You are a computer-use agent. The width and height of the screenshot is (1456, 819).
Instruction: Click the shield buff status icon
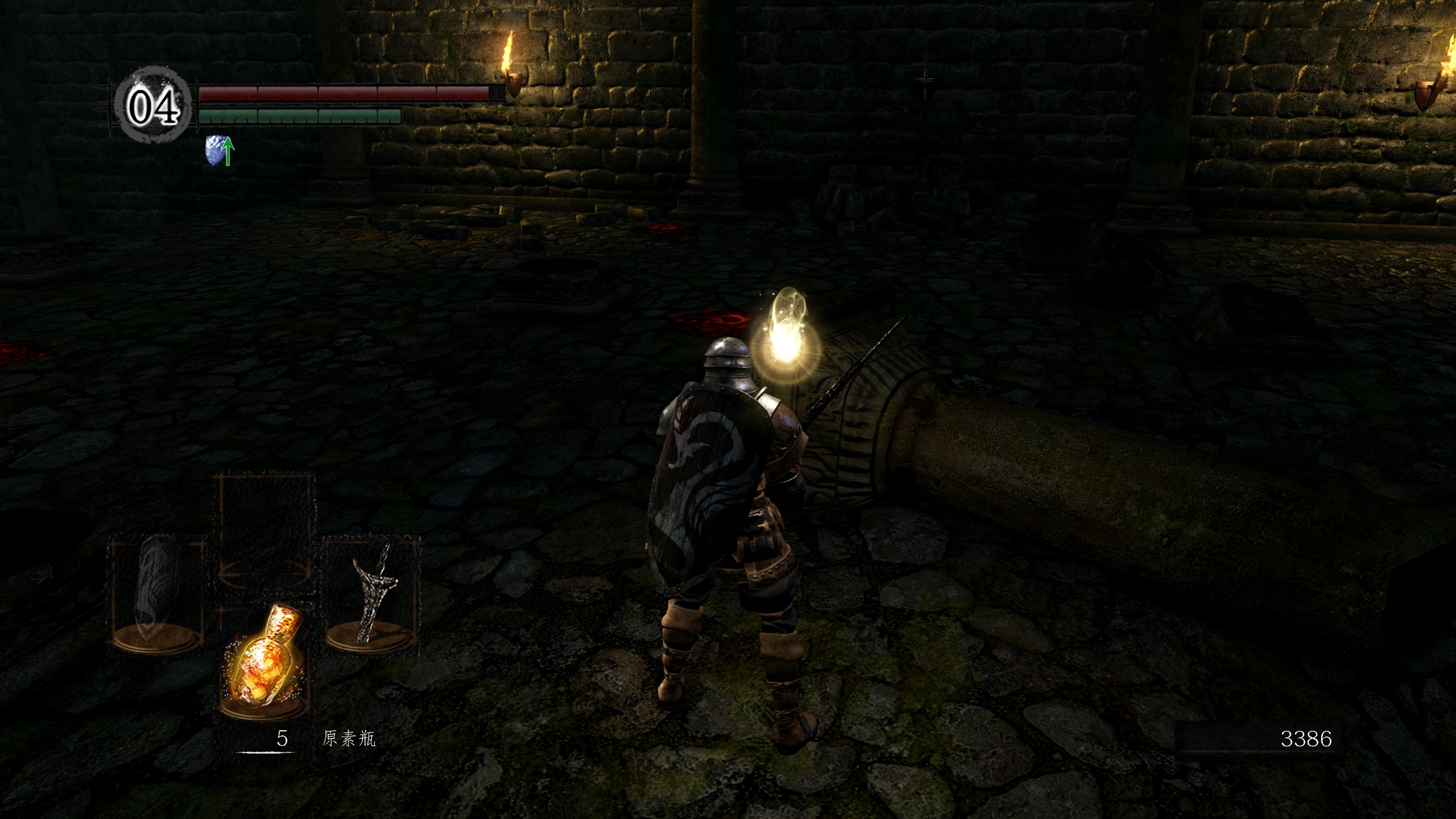219,151
